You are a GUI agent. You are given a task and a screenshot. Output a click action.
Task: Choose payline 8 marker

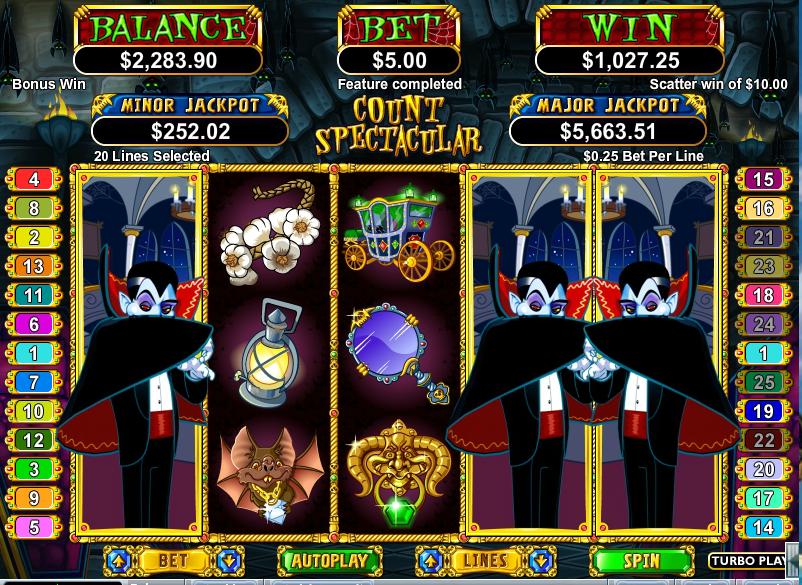pos(35,209)
